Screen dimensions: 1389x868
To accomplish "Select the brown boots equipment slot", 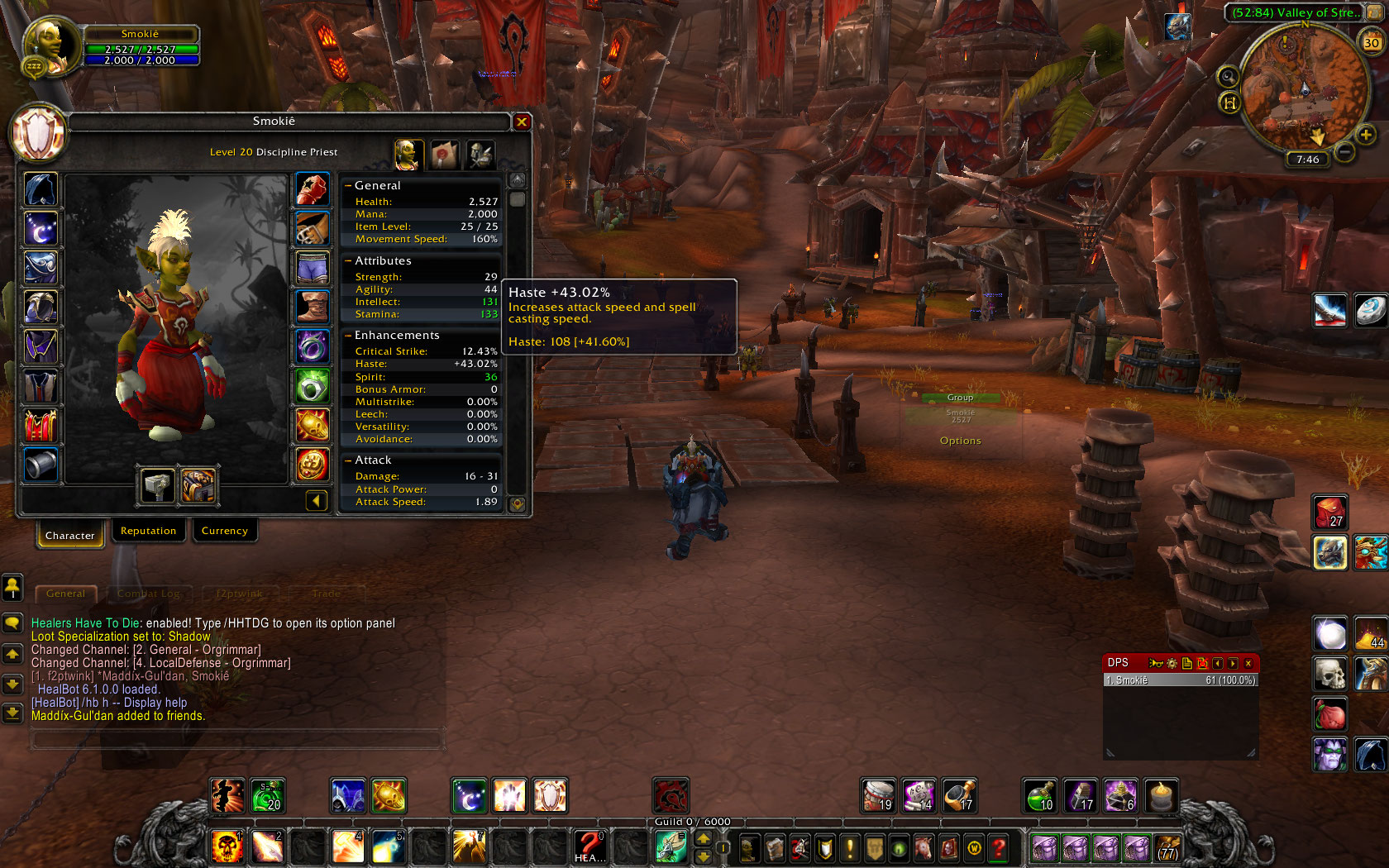I will point(313,308).
